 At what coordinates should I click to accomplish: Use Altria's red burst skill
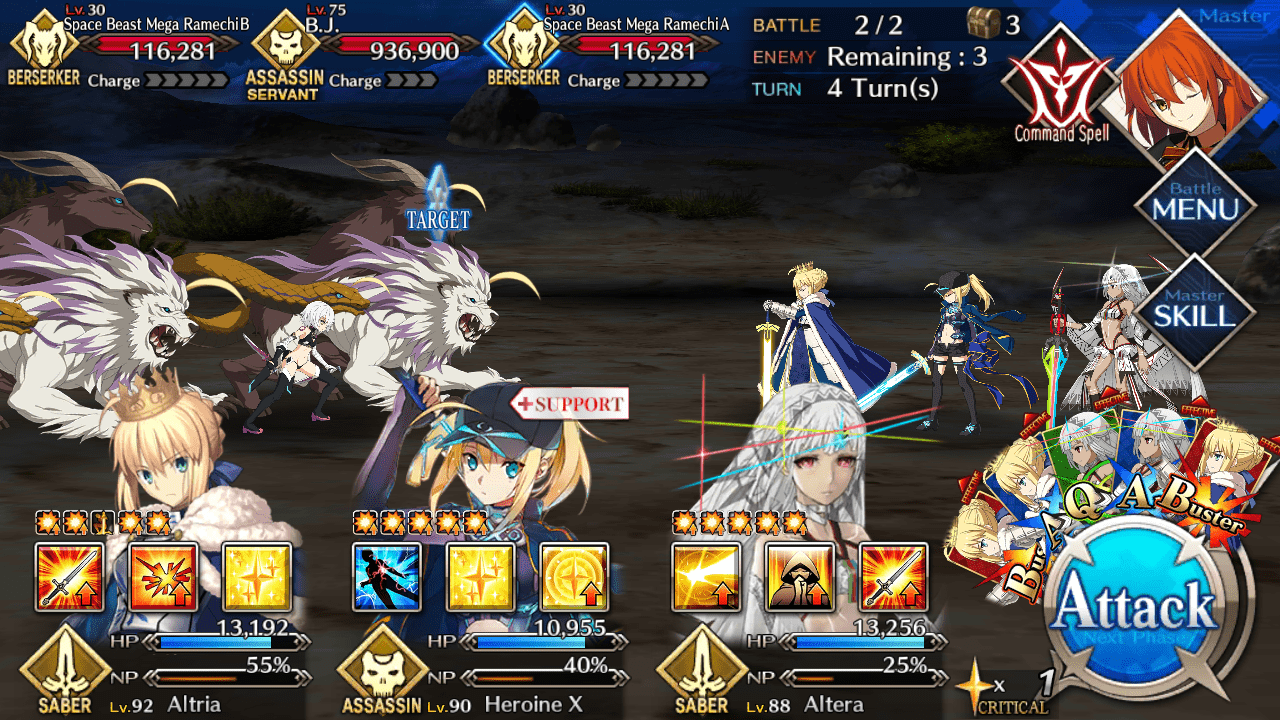163,577
